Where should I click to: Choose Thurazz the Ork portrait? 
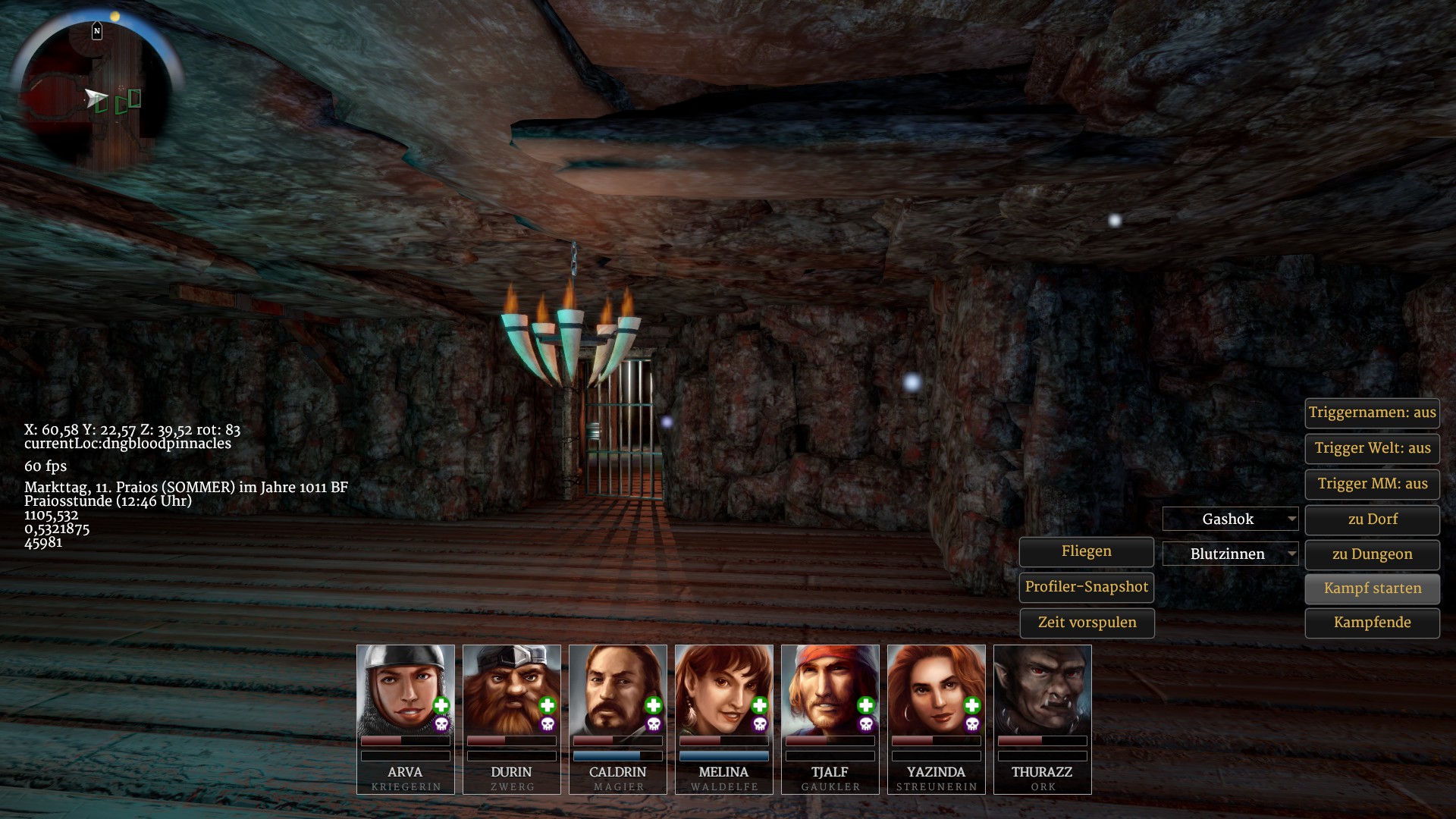tap(1043, 690)
